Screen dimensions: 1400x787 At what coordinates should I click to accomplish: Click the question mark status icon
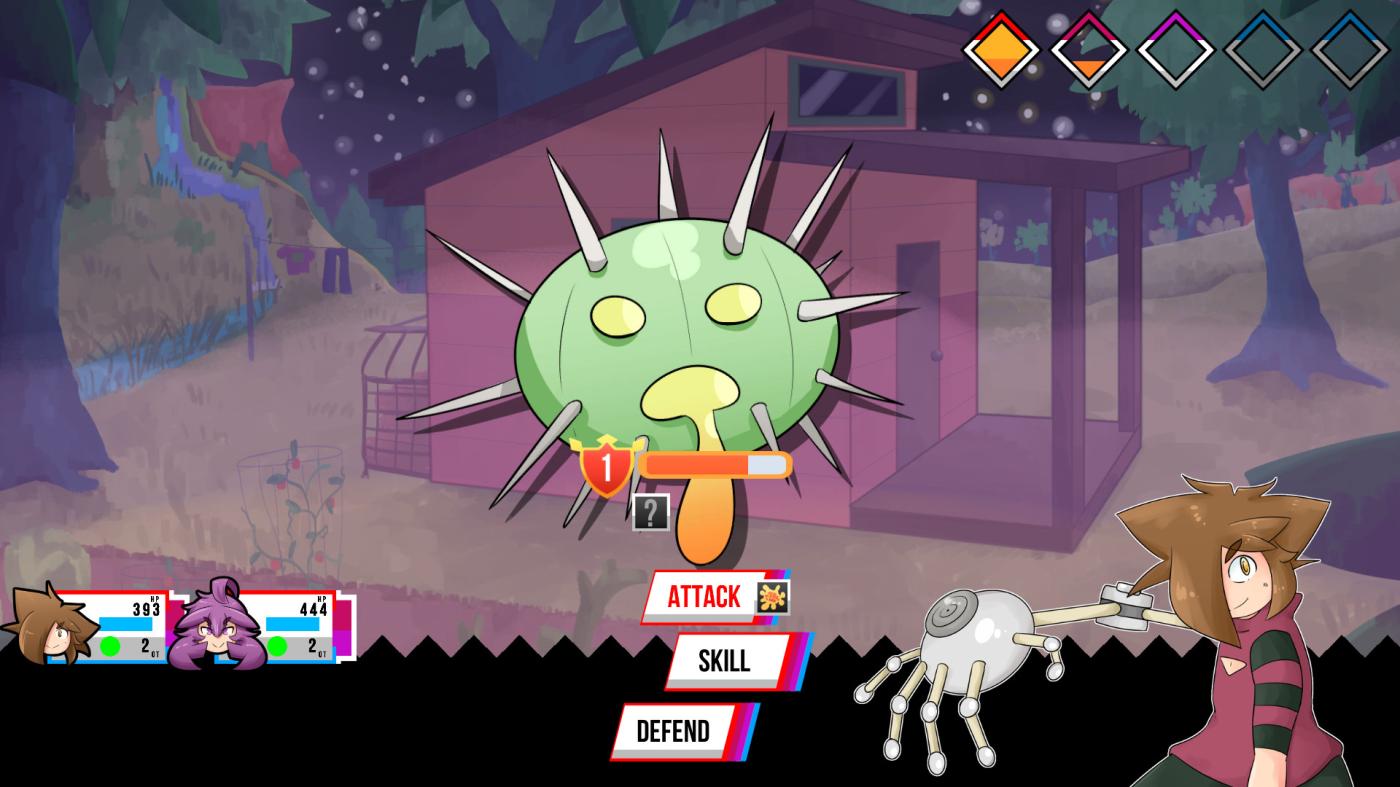(x=650, y=512)
